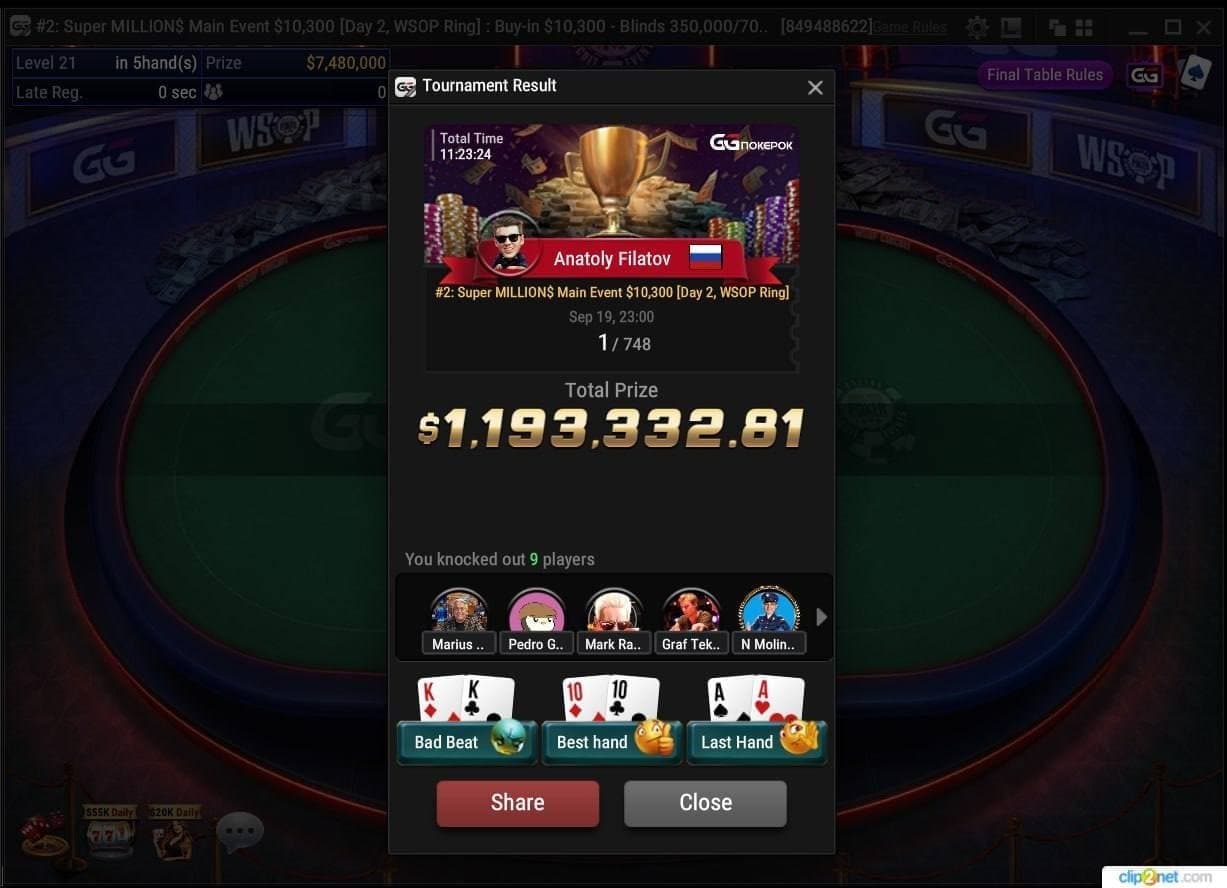Open table settings via the gear icon
This screenshot has height=888, width=1227.
(977, 27)
